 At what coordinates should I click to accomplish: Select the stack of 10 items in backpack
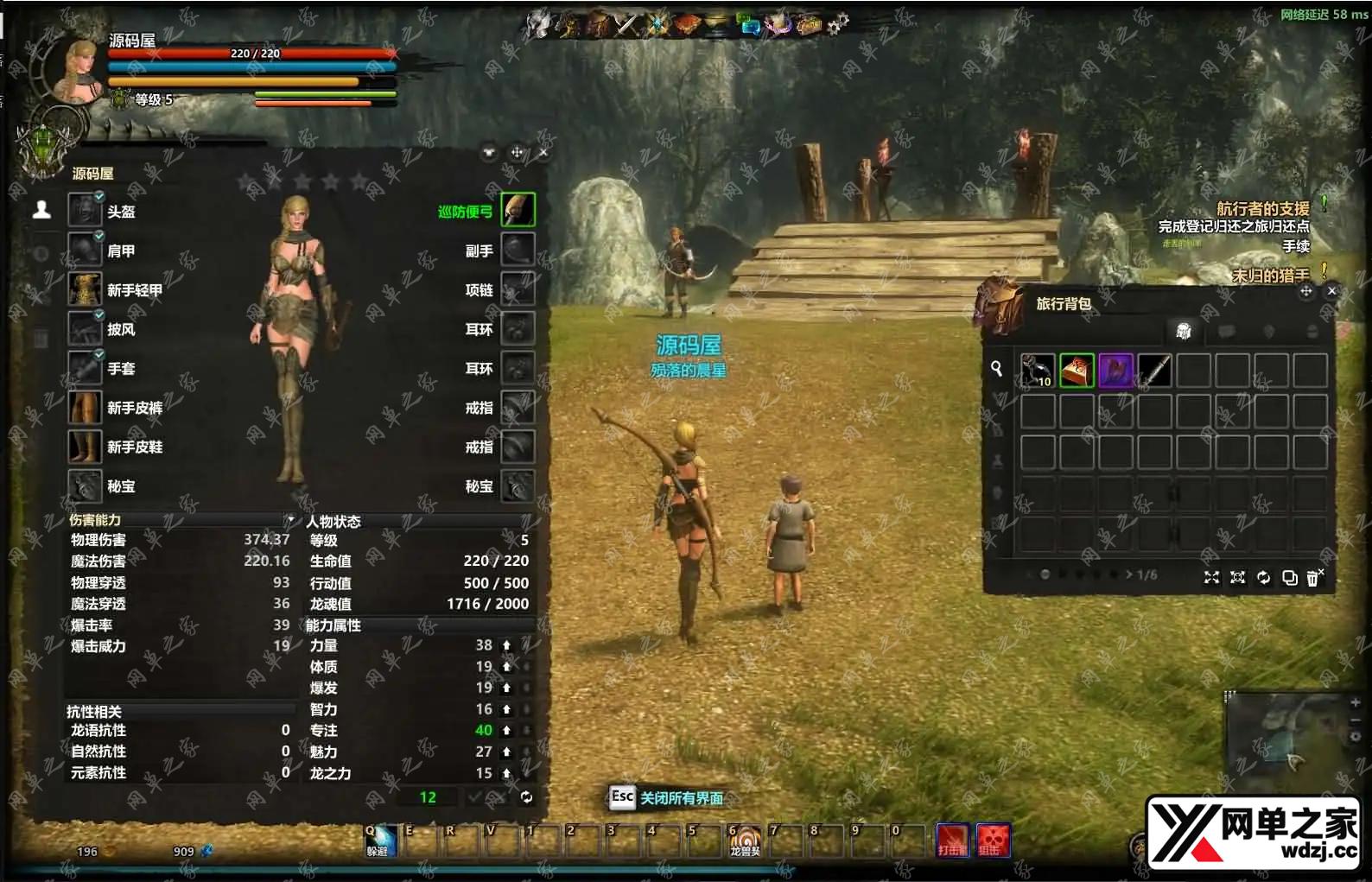point(1038,371)
